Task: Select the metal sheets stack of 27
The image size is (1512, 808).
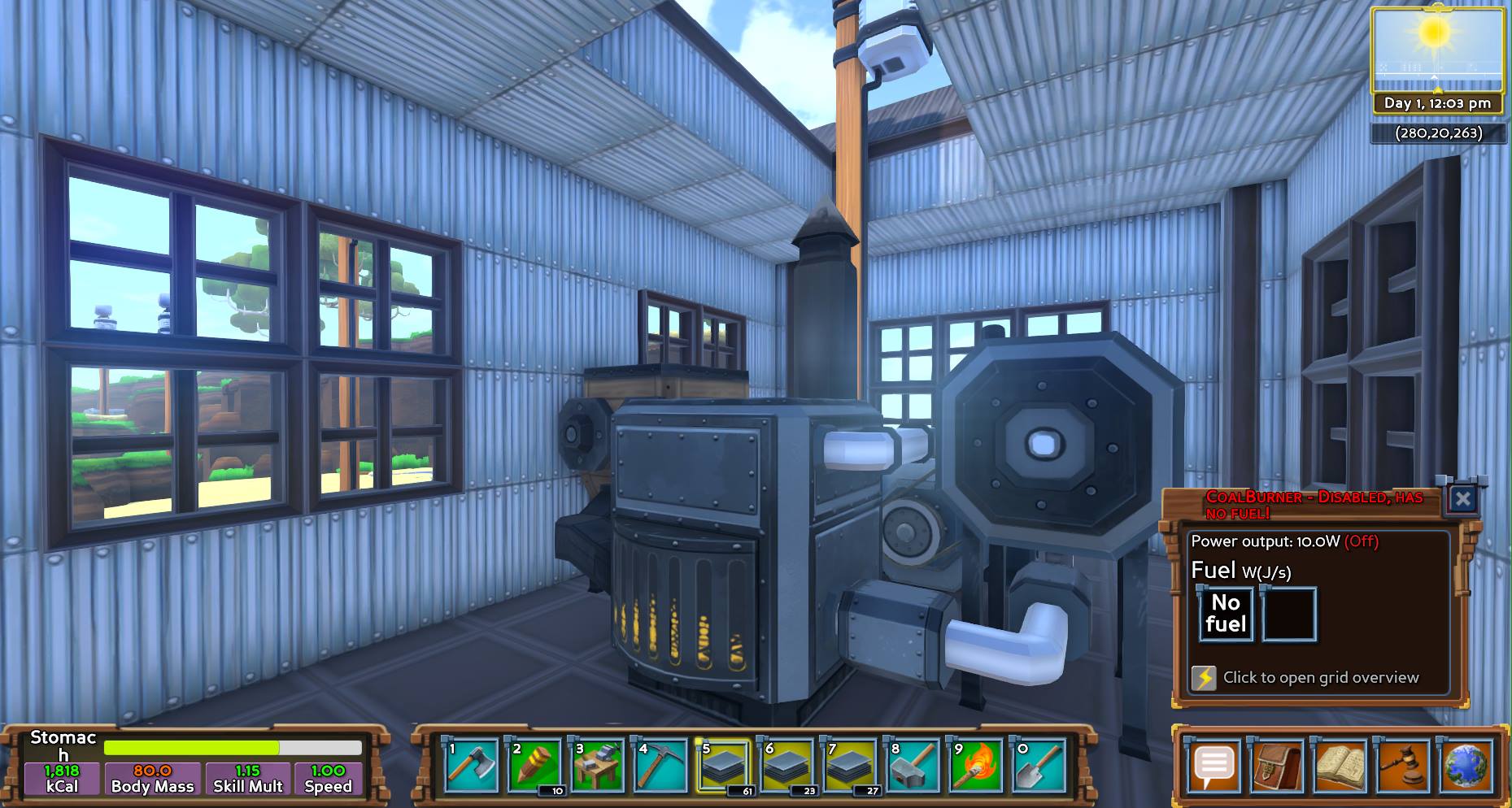Action: click(x=850, y=766)
